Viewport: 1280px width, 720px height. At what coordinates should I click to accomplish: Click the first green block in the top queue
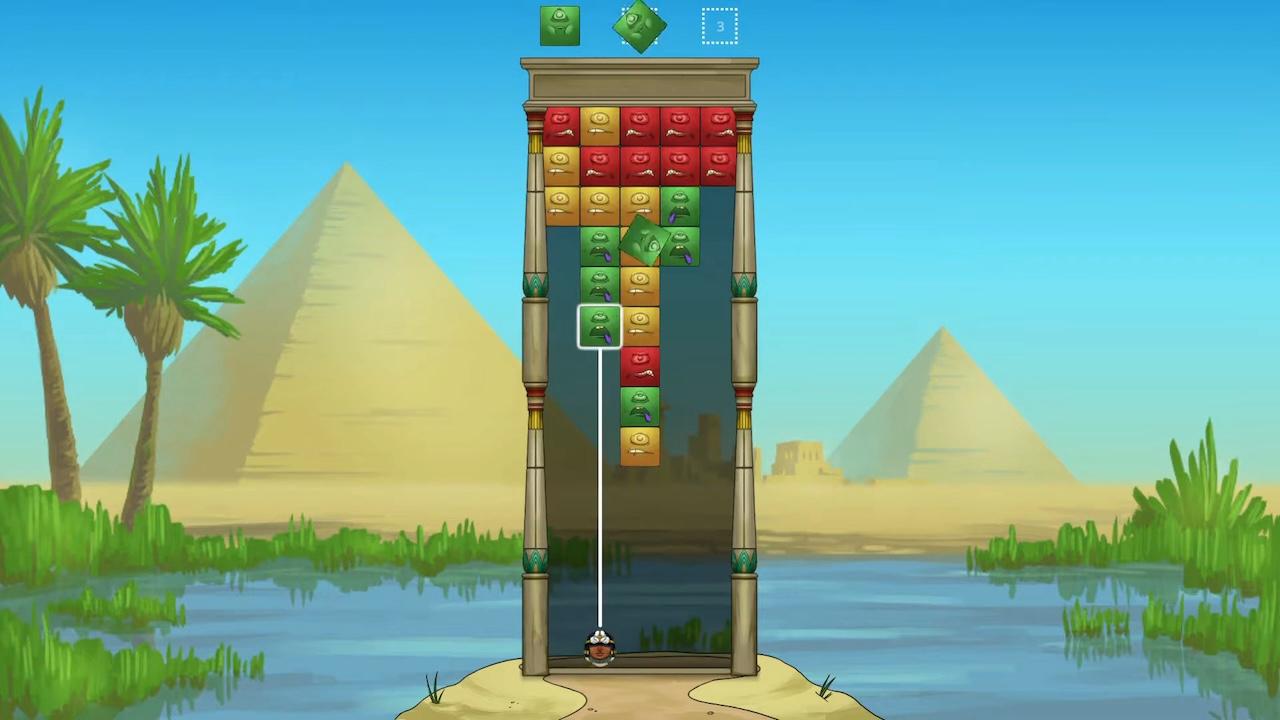pyautogui.click(x=560, y=26)
